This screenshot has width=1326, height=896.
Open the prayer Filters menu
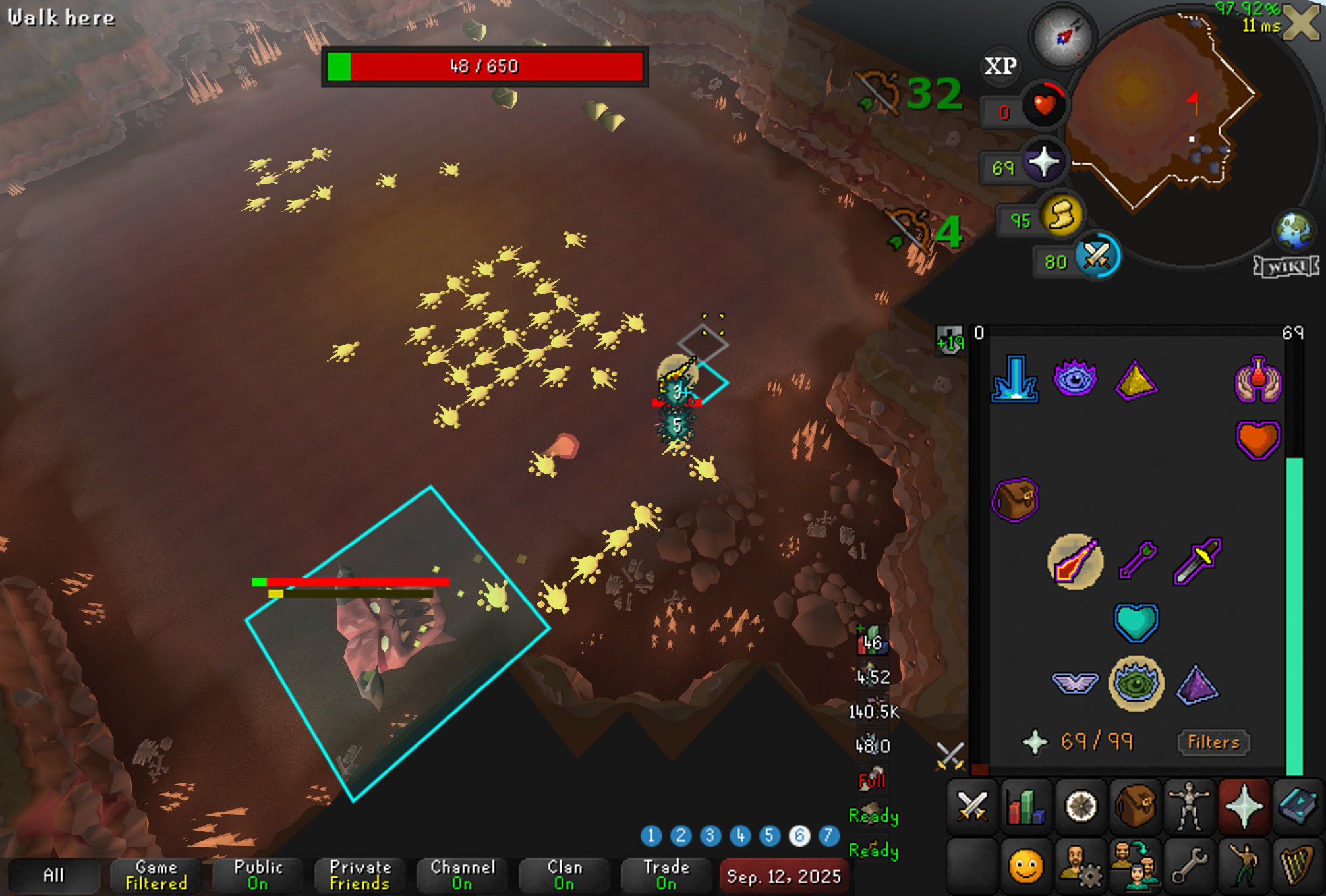[1213, 742]
